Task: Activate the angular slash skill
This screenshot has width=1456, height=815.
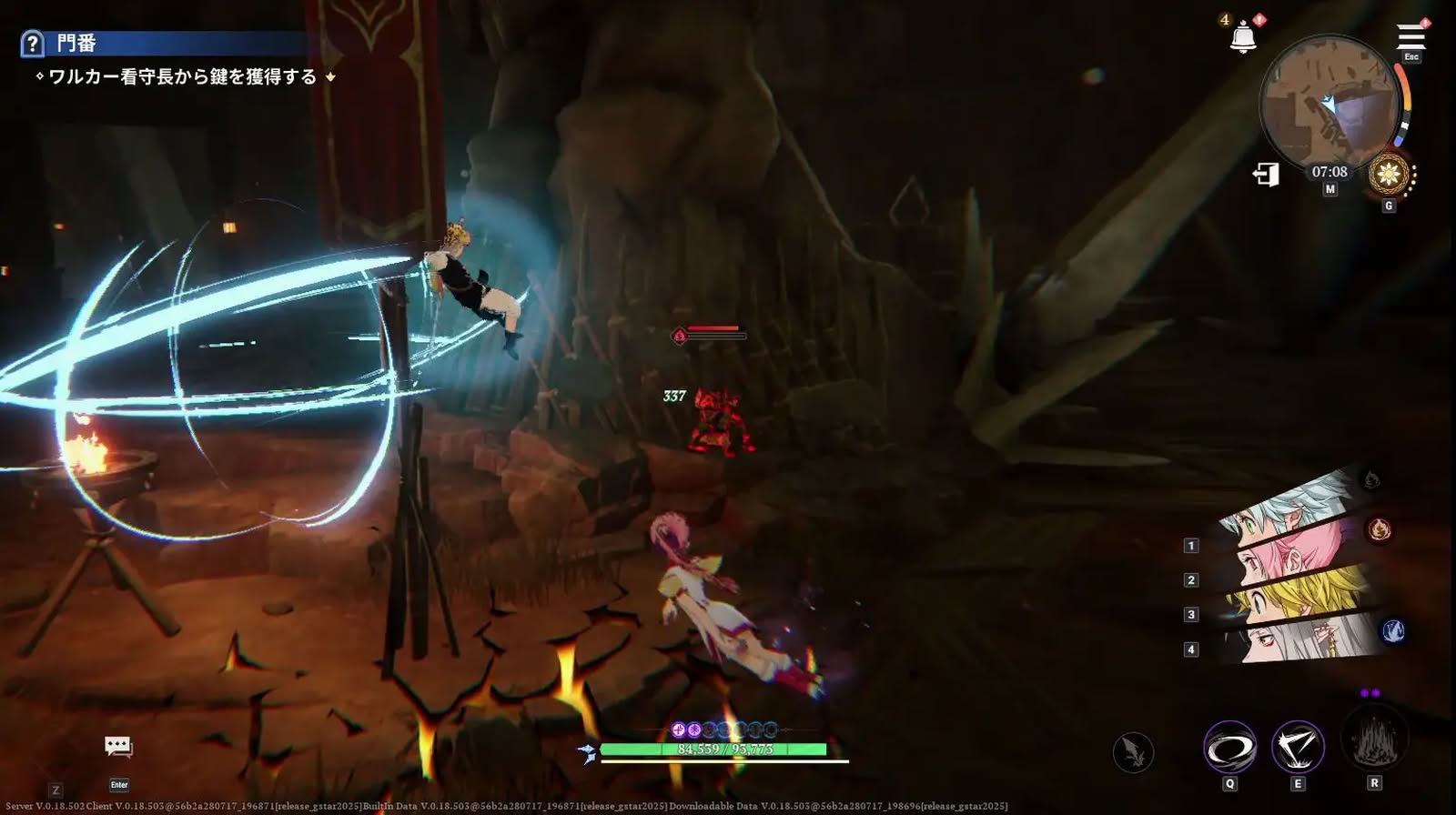Action: [x=1298, y=748]
